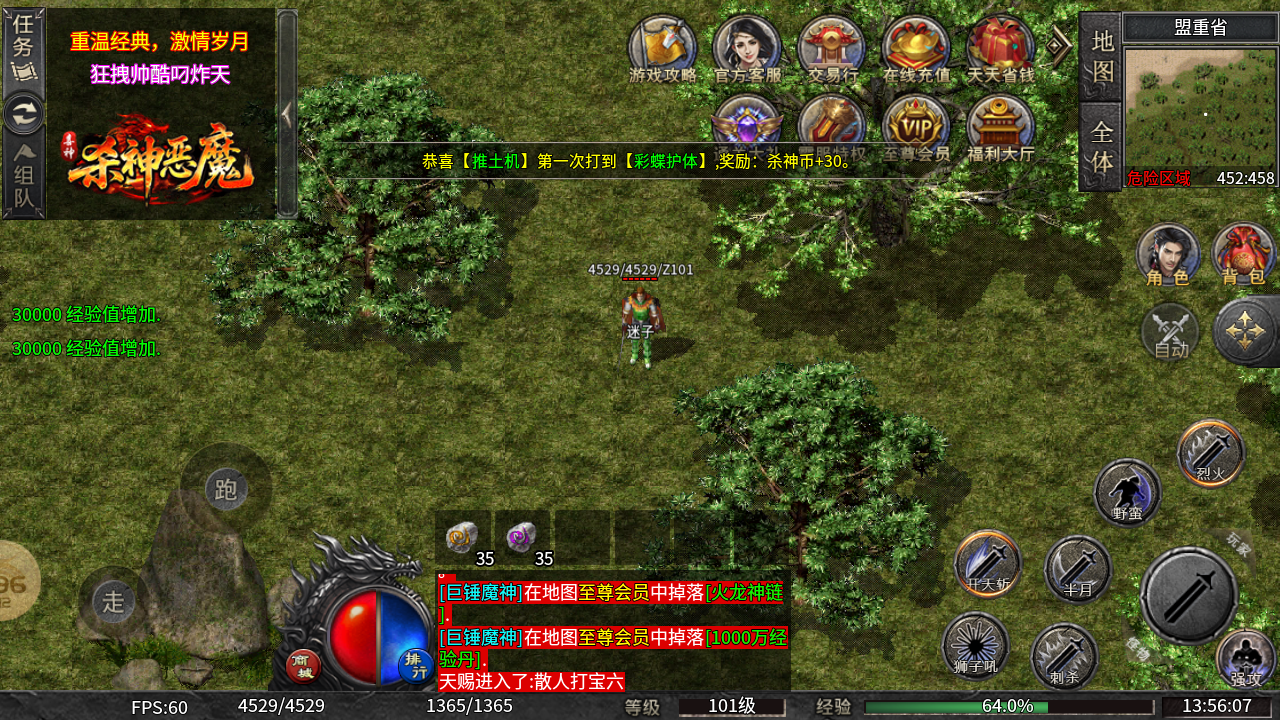This screenshot has height=720, width=1280.
Task: Tap the large basic sword attack button
Action: point(1189,595)
